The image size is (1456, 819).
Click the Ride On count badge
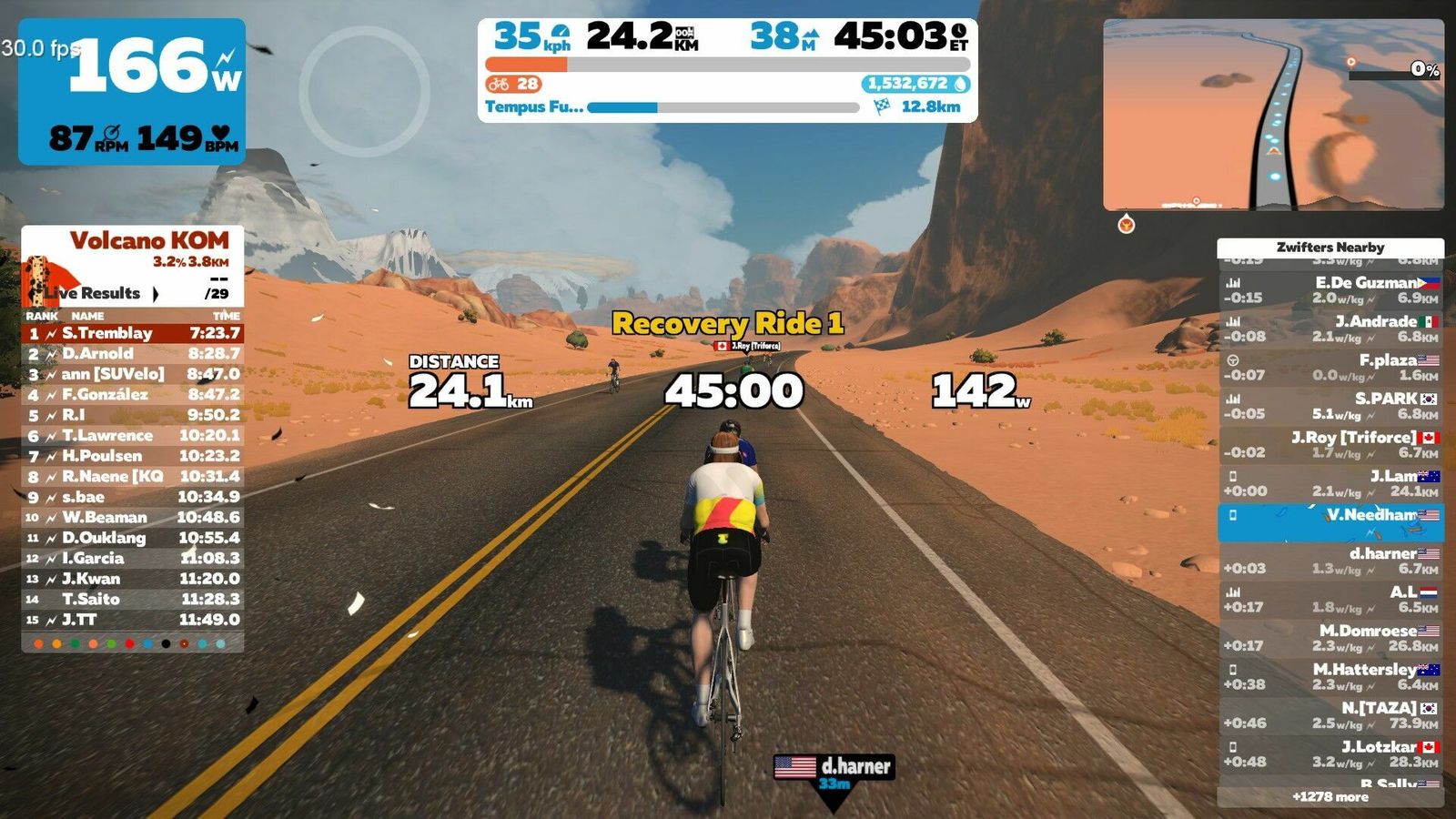(514, 84)
